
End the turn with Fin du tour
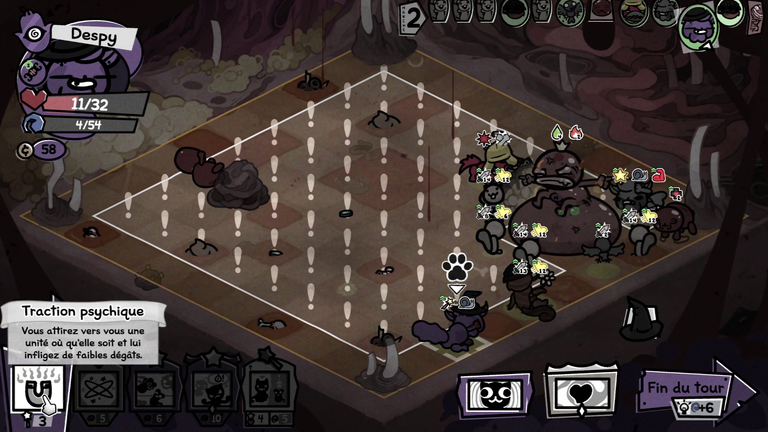[x=692, y=388]
